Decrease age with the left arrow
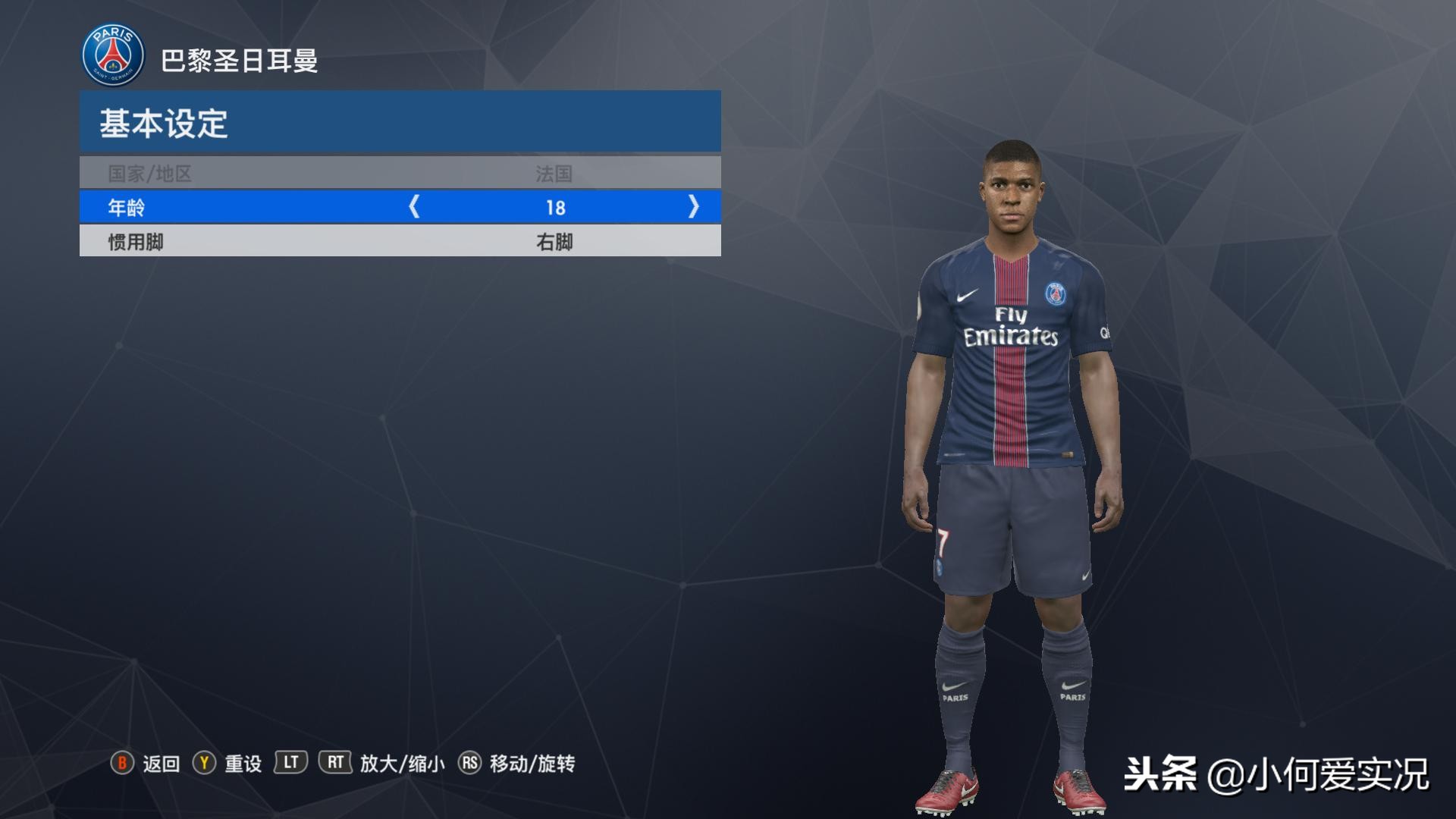This screenshot has width=1456, height=819. [x=414, y=206]
